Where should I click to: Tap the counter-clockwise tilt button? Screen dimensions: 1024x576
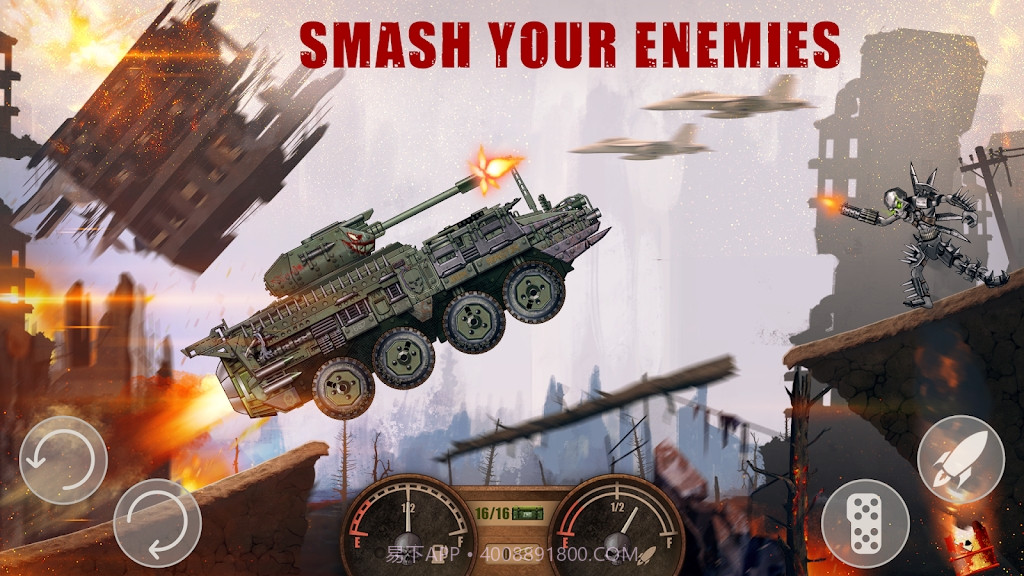[63, 461]
